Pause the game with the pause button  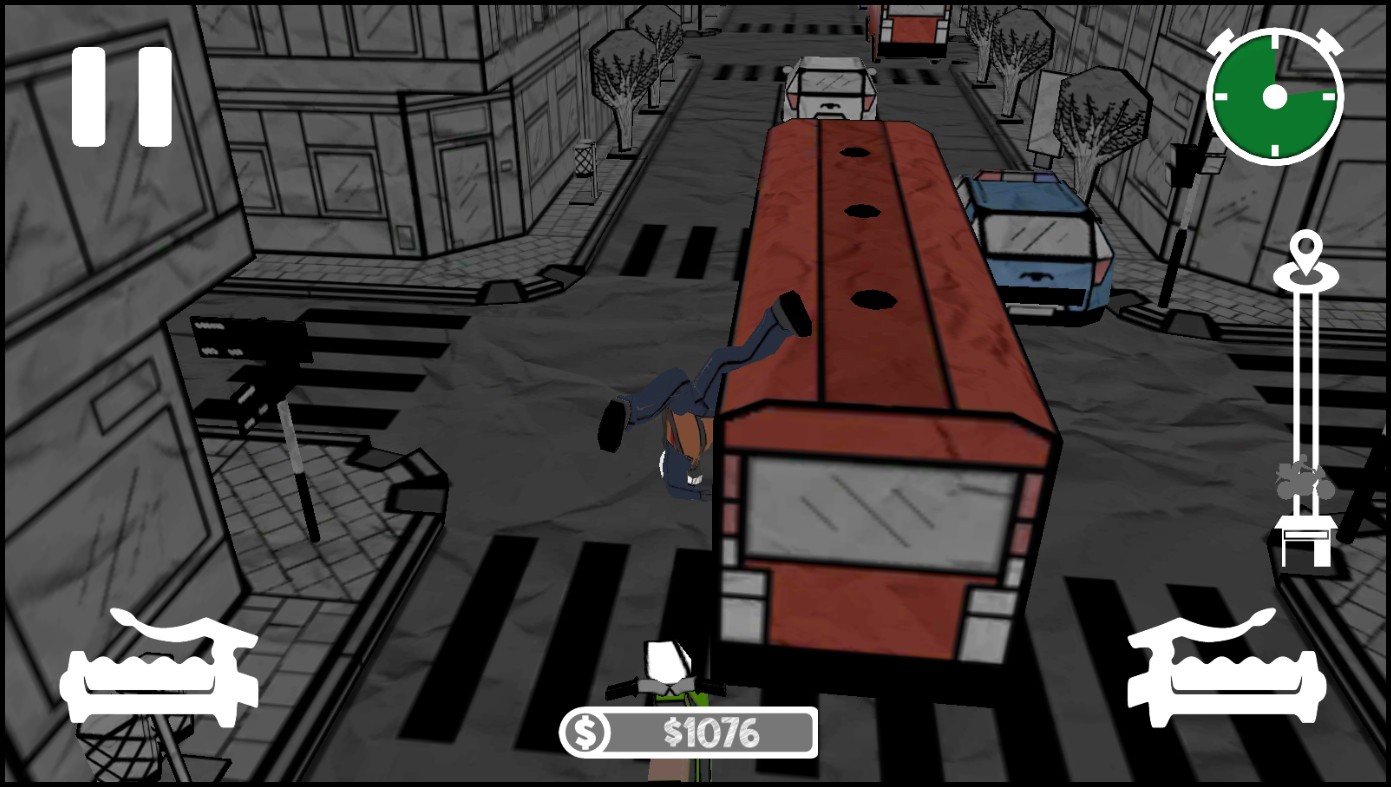(x=122, y=97)
